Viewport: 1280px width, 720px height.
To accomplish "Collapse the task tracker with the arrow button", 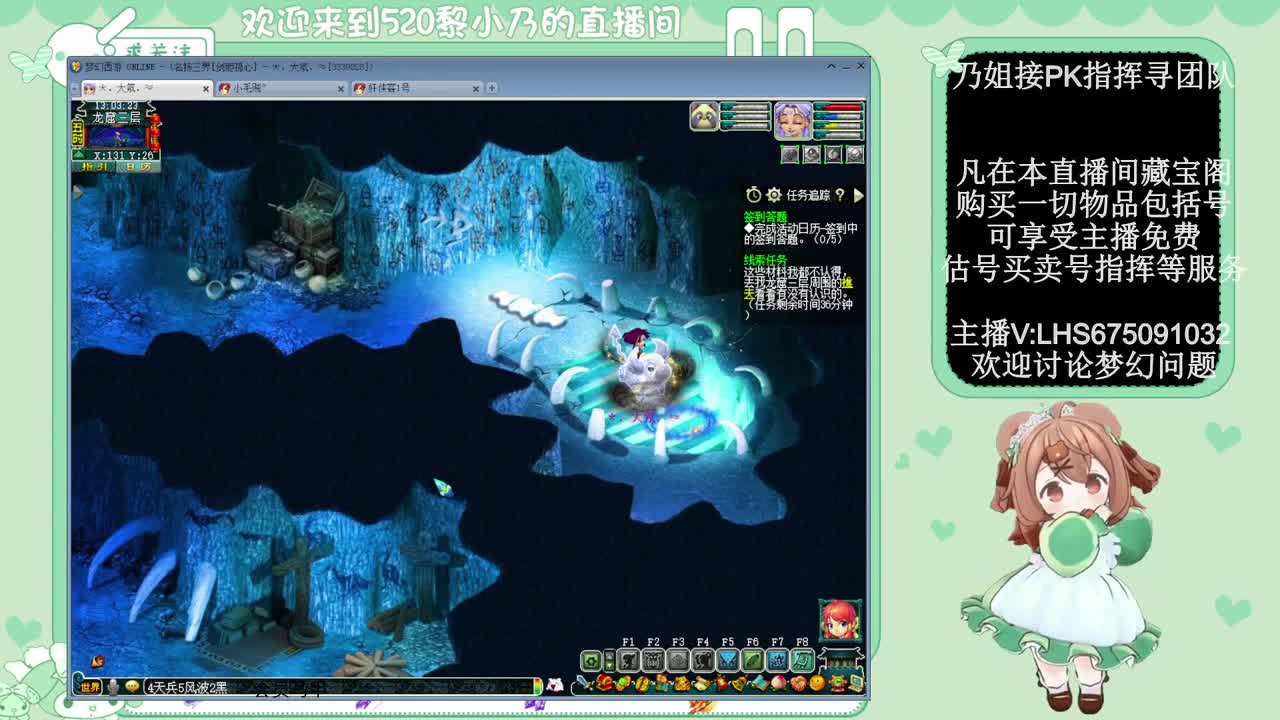I will tap(859, 196).
